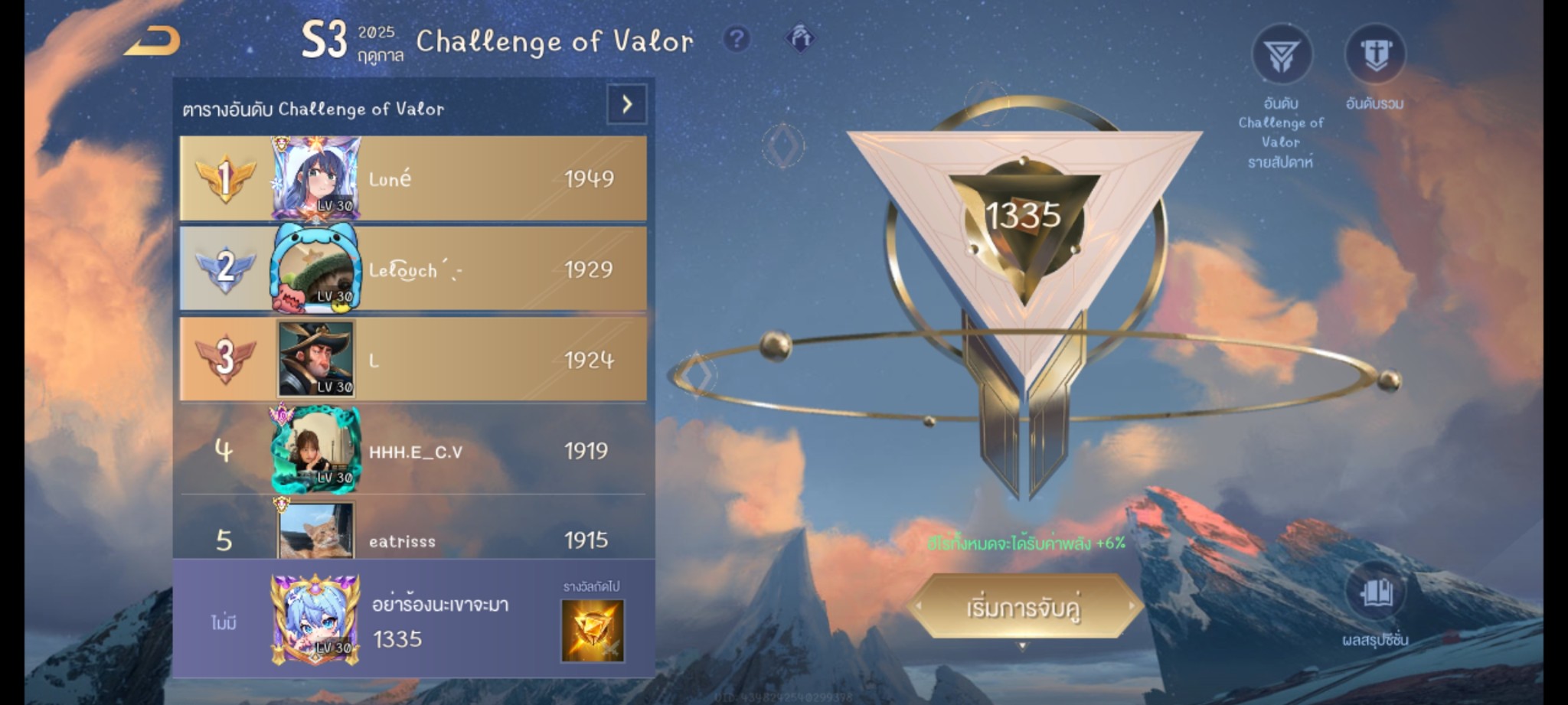Open weekly Challenge of Valor ranking

click(1282, 55)
